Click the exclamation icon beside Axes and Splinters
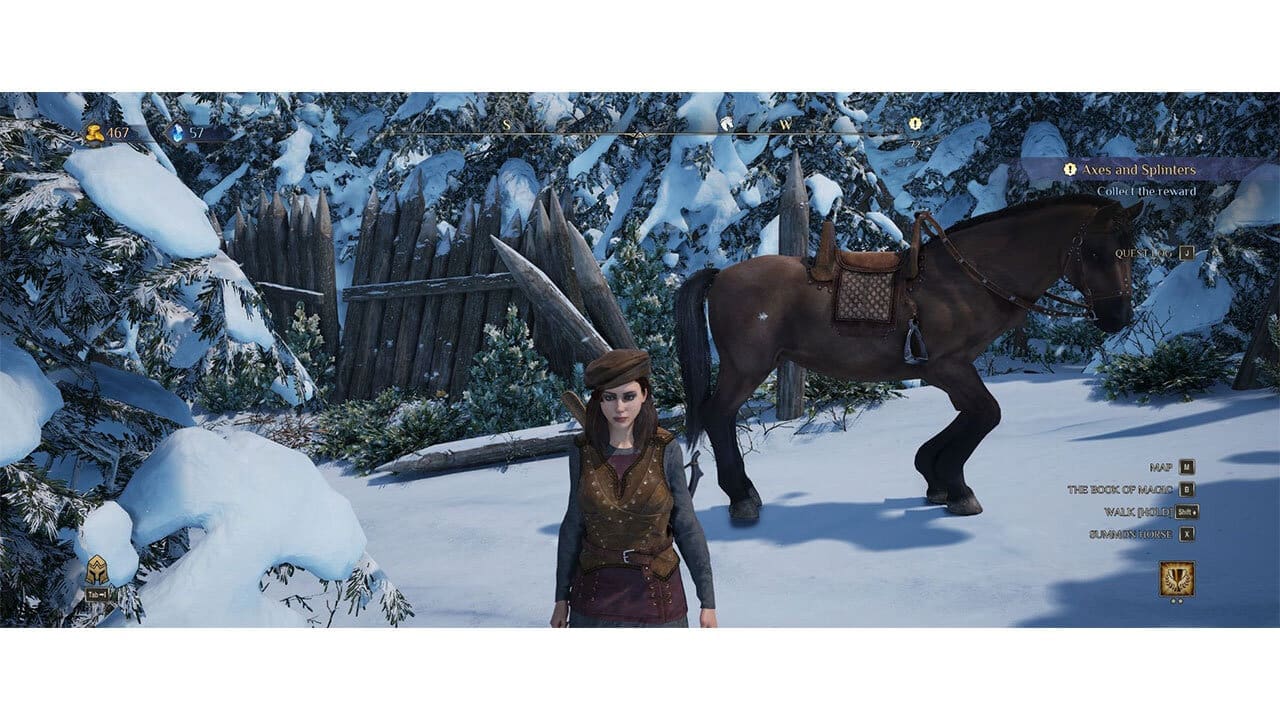1280x720 pixels. (1070, 168)
